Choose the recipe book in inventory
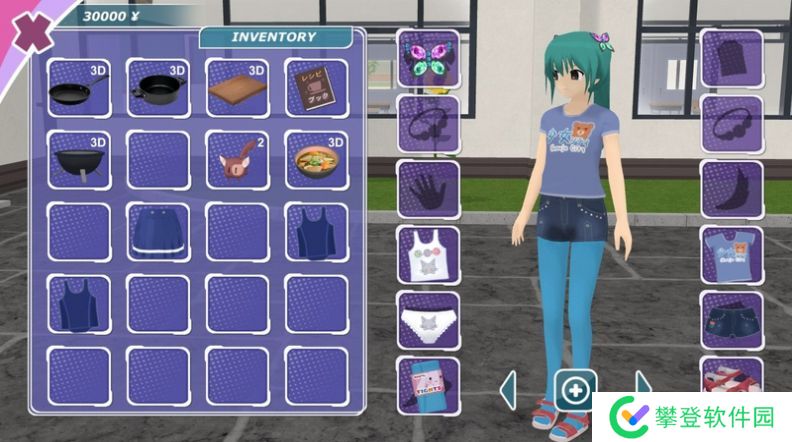 pos(316,87)
